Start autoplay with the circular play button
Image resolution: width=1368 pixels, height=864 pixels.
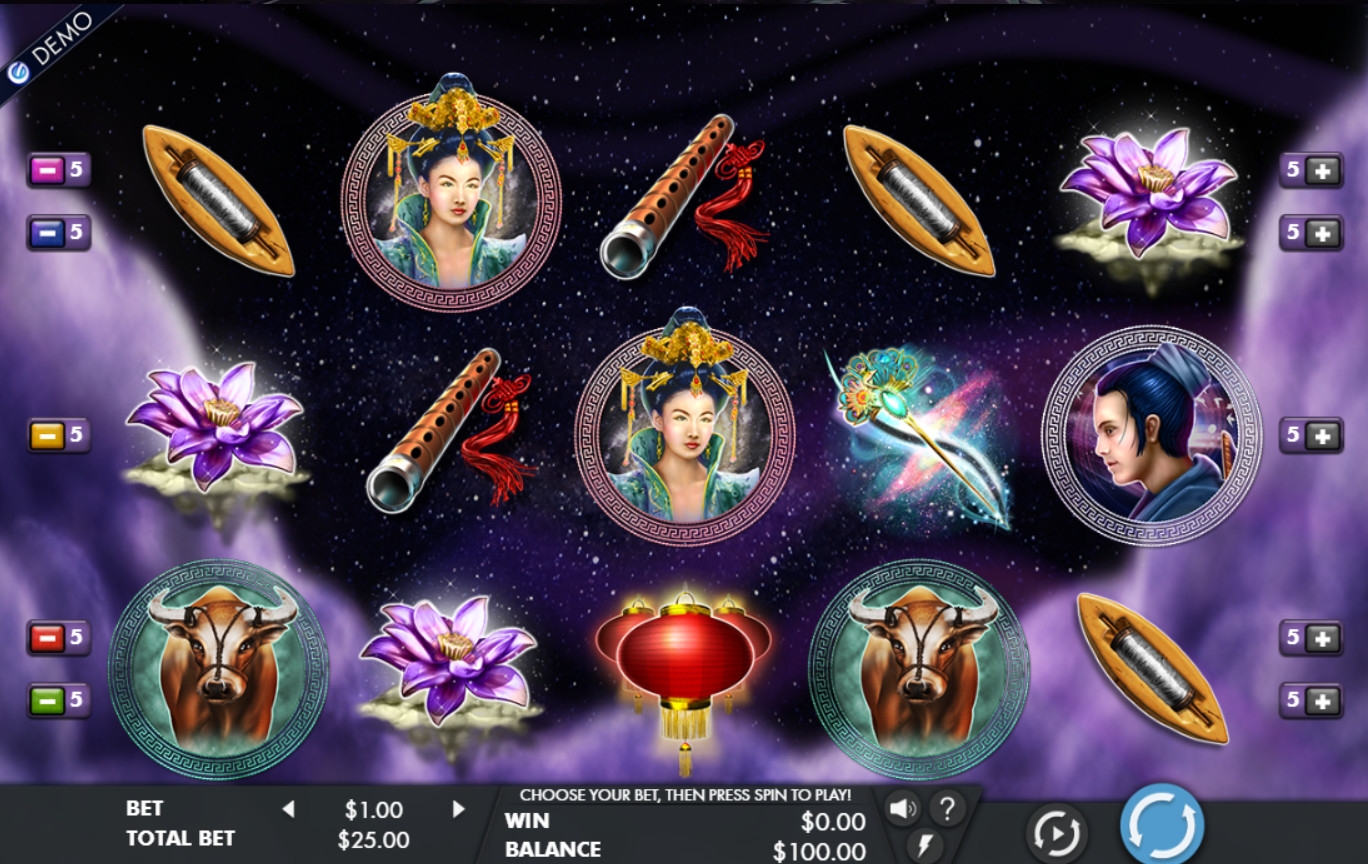pyautogui.click(x=1056, y=832)
